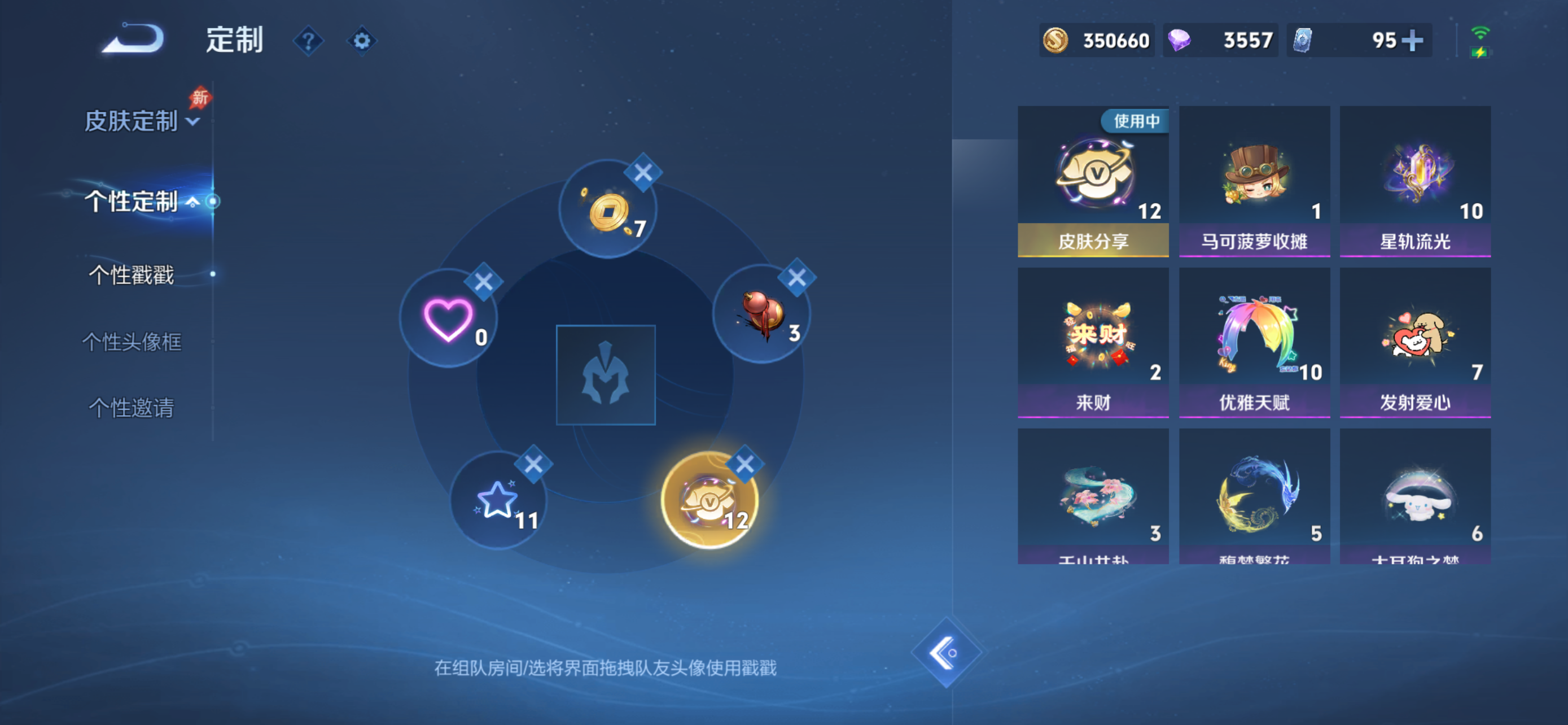Remove the star sticker with its X button
Image resolution: width=1568 pixels, height=725 pixels.
point(533,464)
